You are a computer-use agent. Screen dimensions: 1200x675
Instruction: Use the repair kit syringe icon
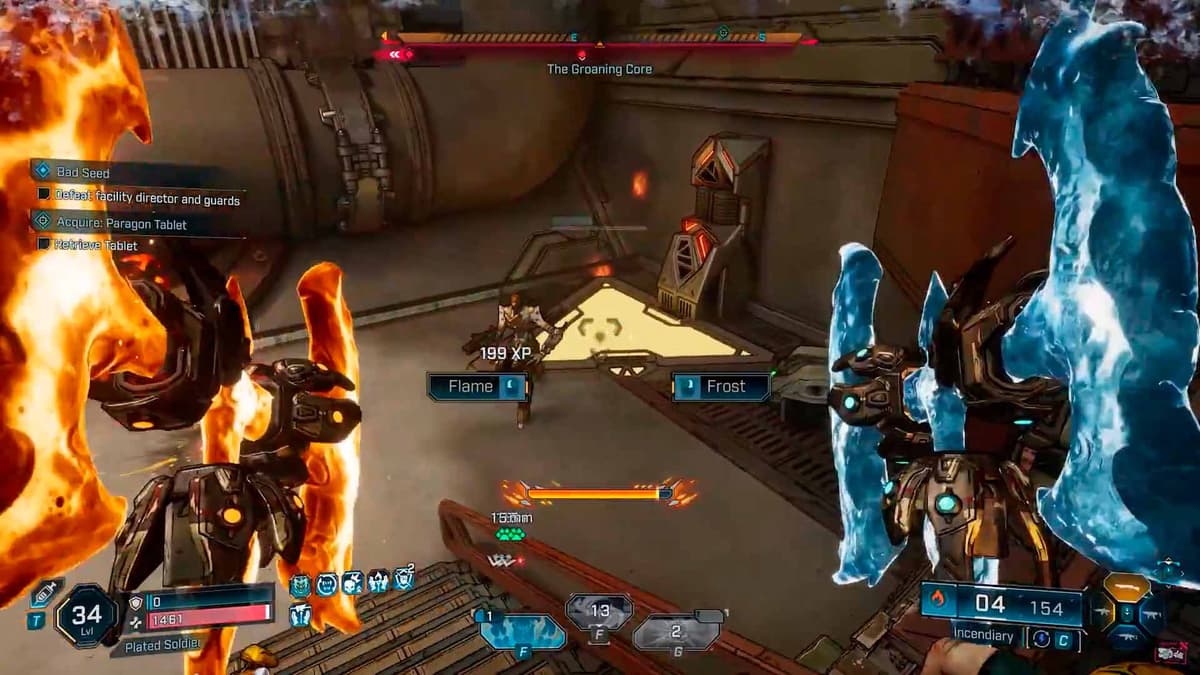[45, 592]
